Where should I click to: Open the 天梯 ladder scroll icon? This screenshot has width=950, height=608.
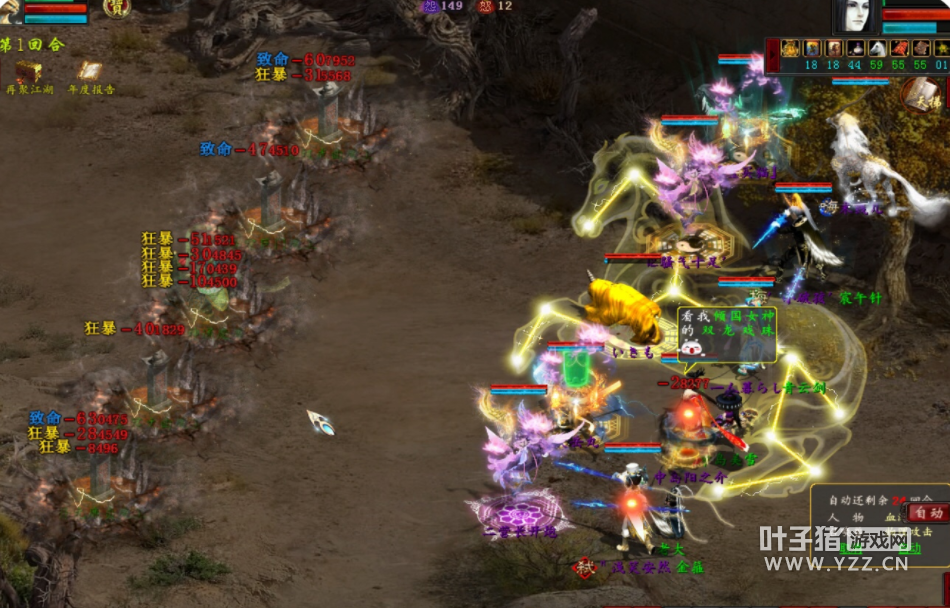point(922,95)
